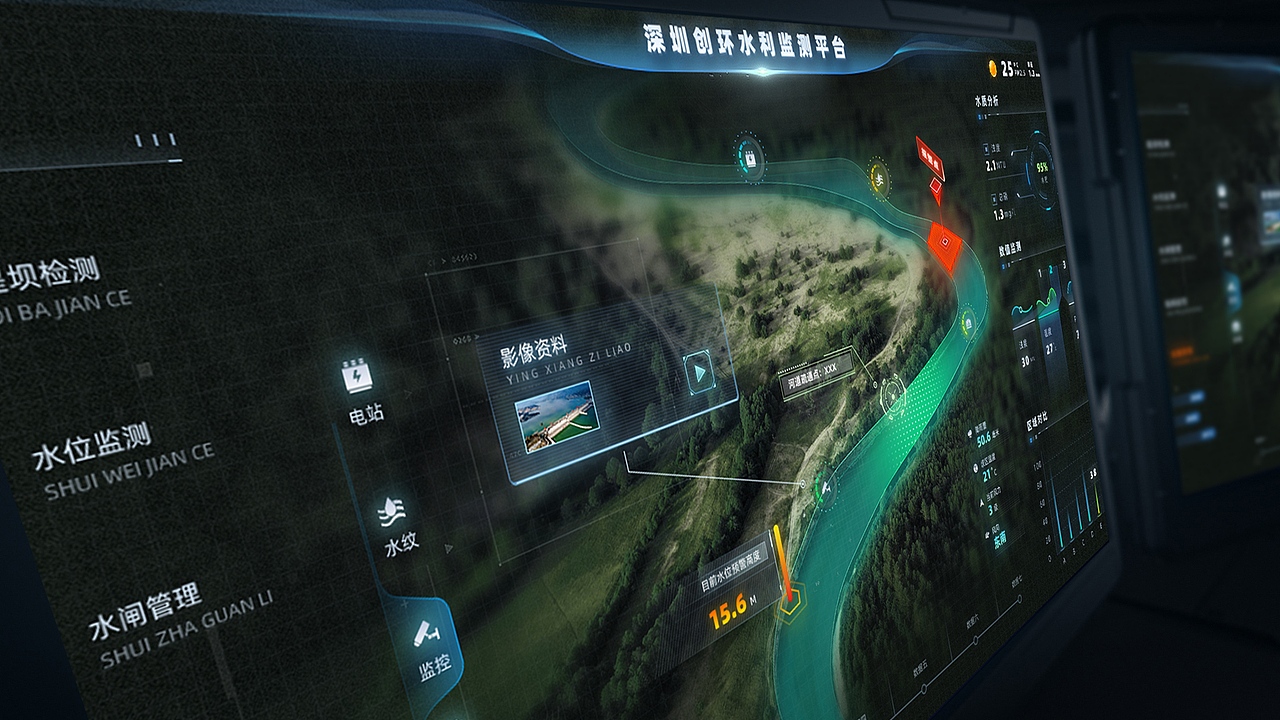Select the dam monitoring station marker near the top

[x=748, y=160]
